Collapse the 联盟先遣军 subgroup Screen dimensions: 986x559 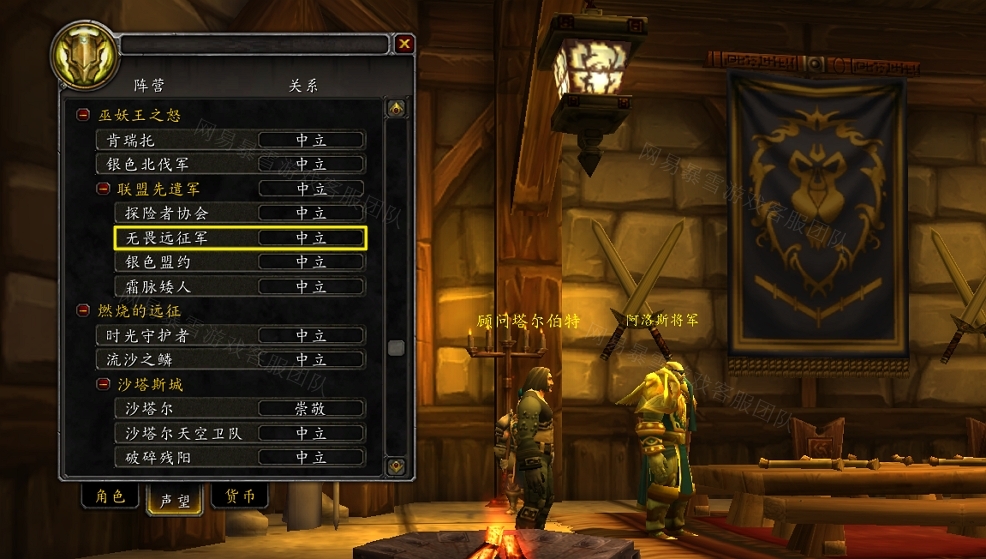(x=103, y=188)
